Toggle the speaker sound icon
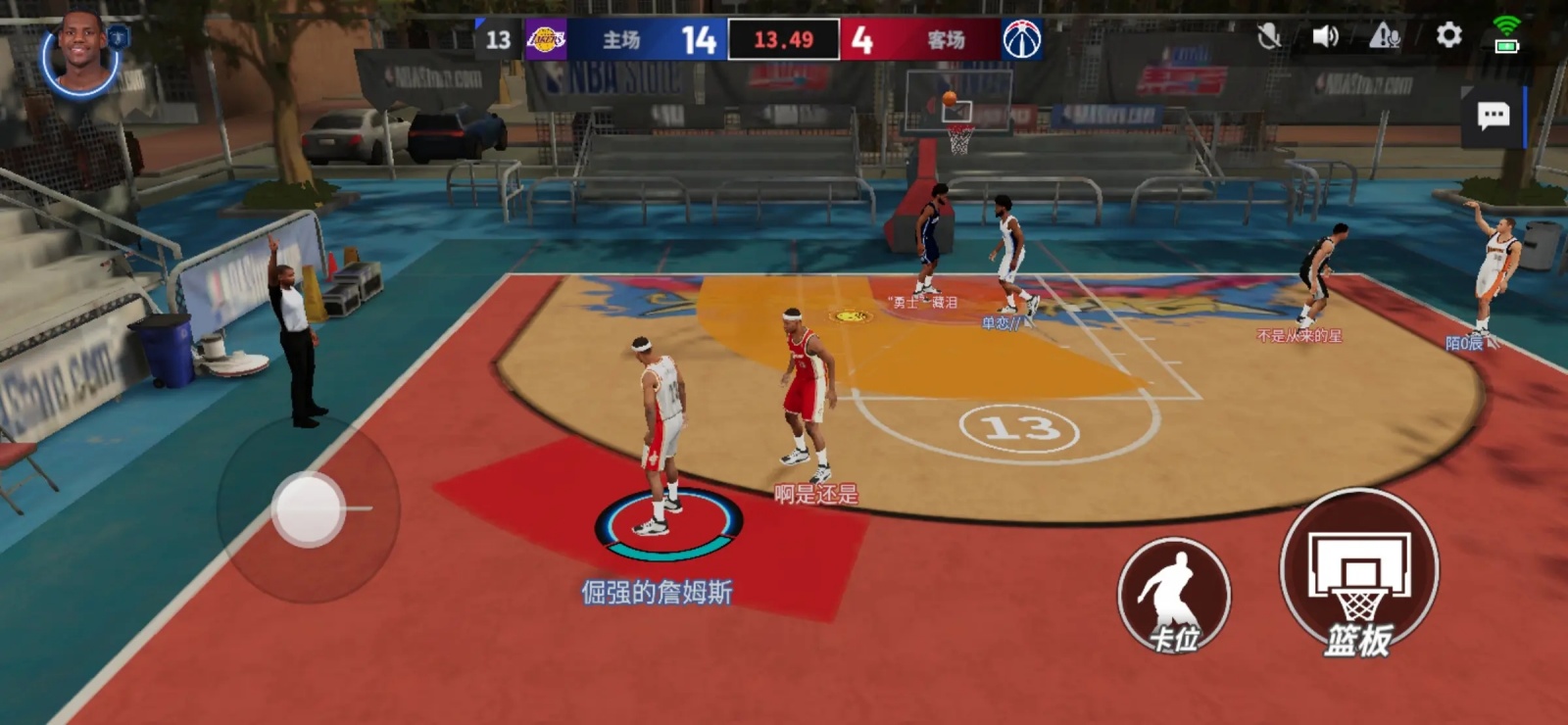 coord(1325,37)
